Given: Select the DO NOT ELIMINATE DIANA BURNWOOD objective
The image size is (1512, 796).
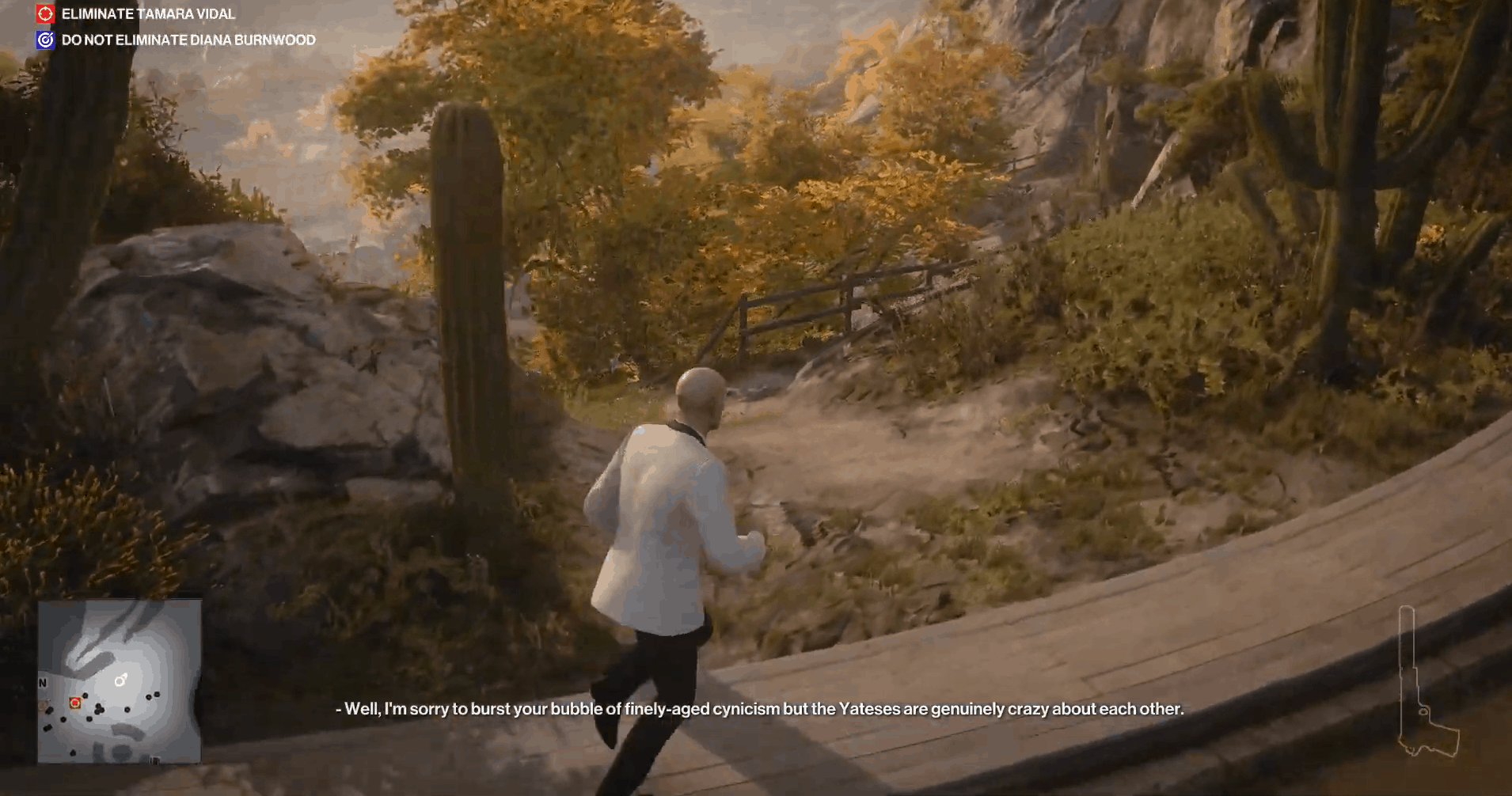Looking at the screenshot, I should [x=188, y=39].
